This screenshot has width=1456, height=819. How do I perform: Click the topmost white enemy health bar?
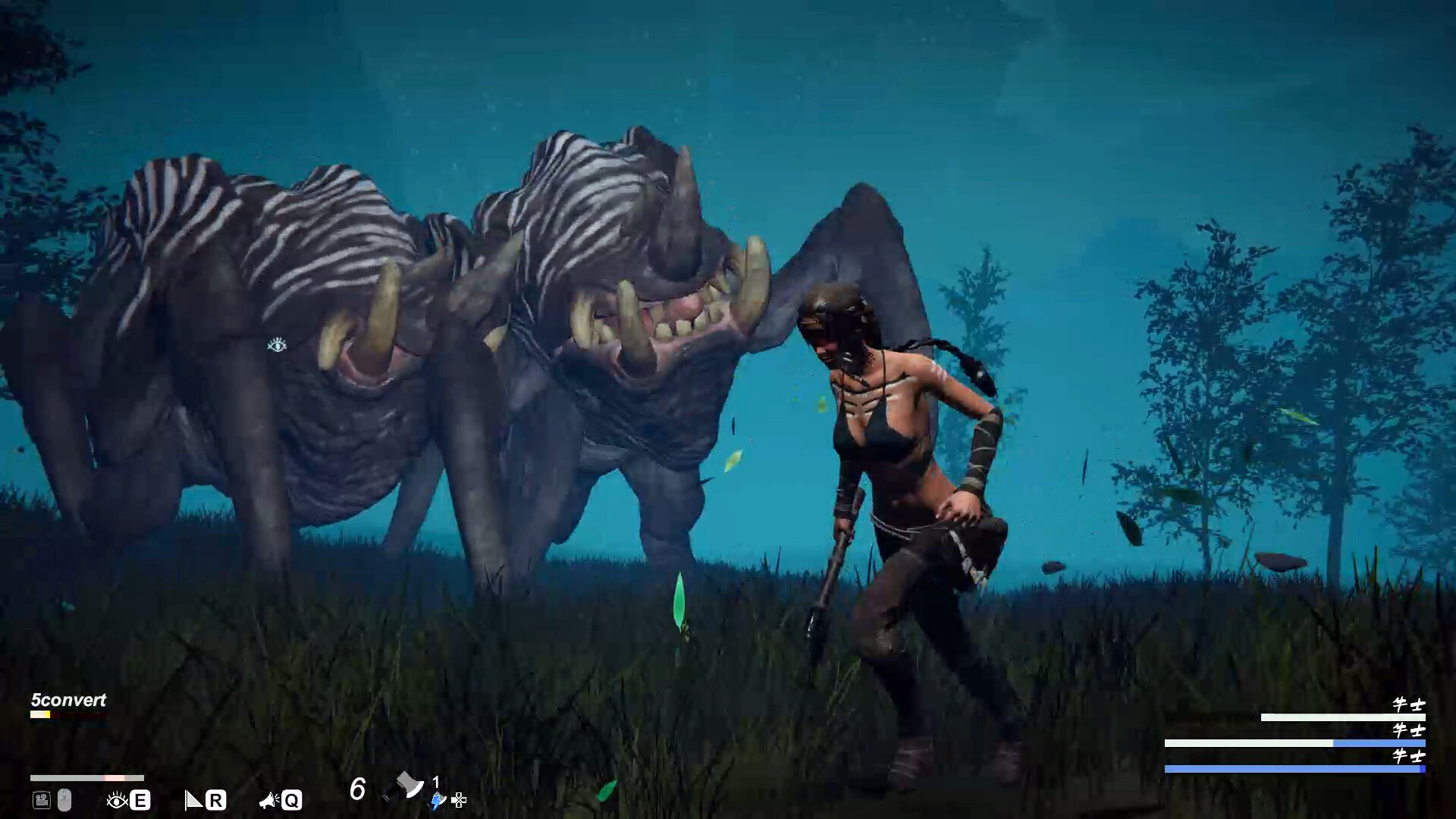[1343, 717]
